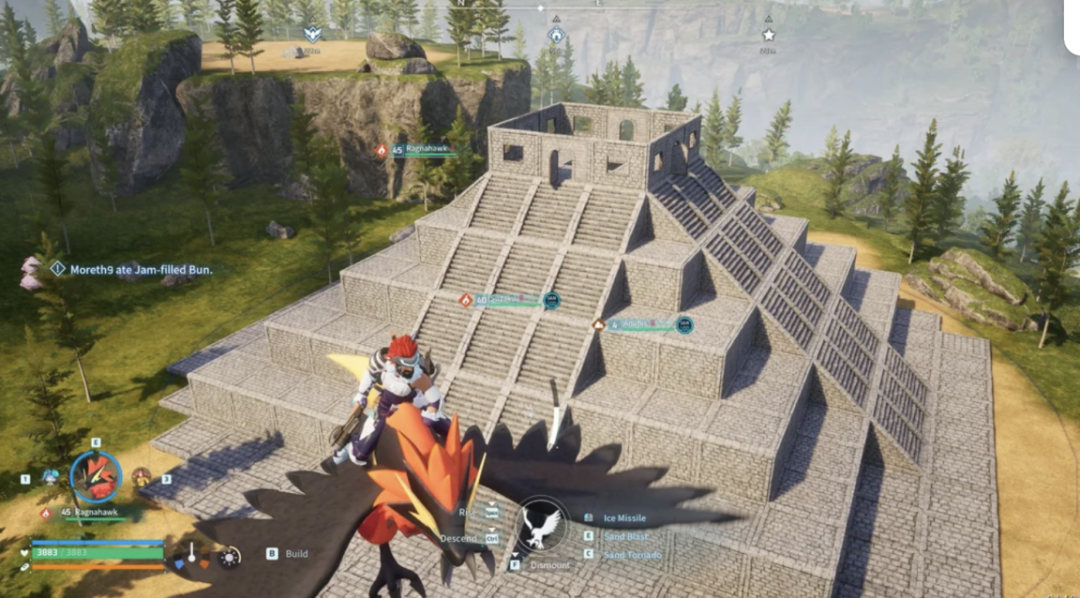Viewport: 1080px width, 598px height.
Task: Click the Moreth9 ate Jam-filled Bun notification
Action: (x=140, y=269)
